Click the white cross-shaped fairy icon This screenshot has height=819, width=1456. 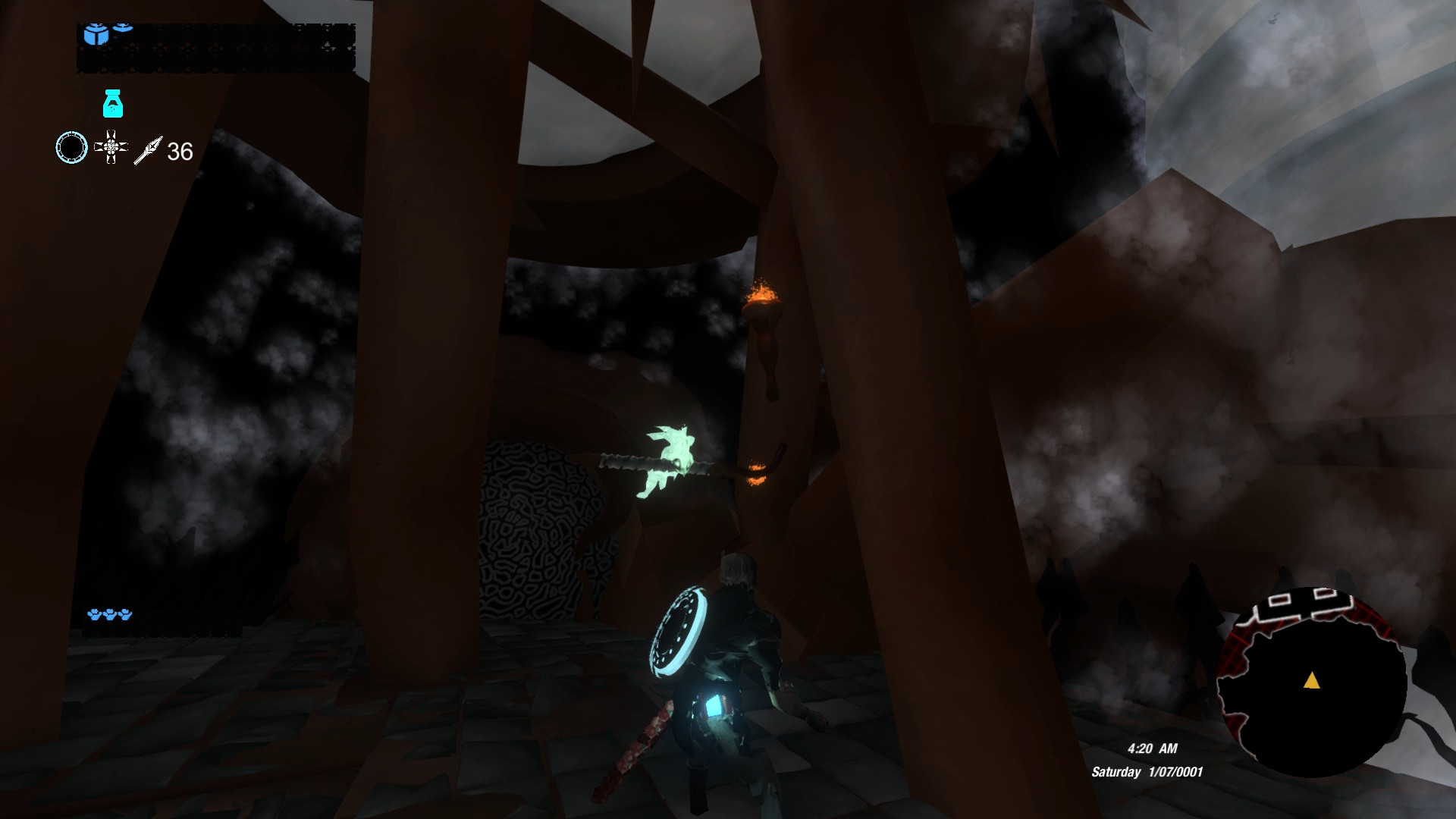click(111, 147)
